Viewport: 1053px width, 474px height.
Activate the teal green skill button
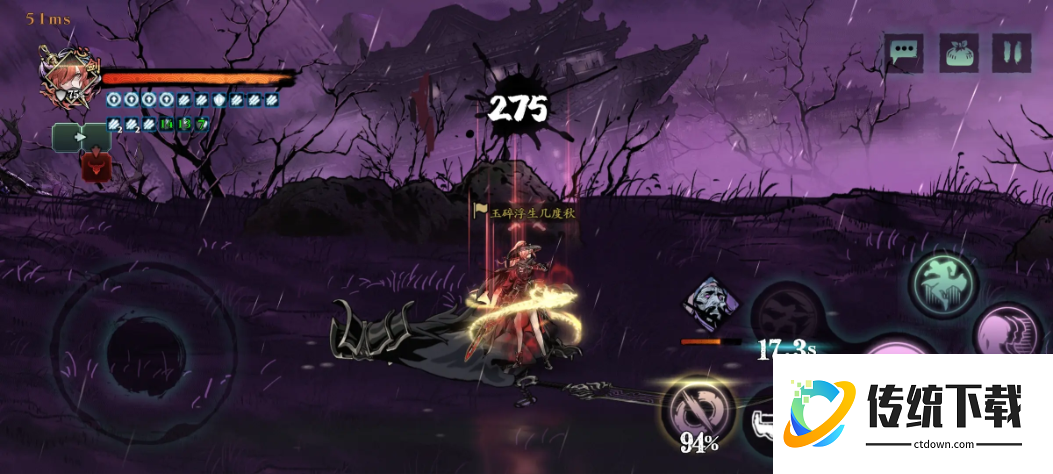pyautogui.click(x=943, y=283)
